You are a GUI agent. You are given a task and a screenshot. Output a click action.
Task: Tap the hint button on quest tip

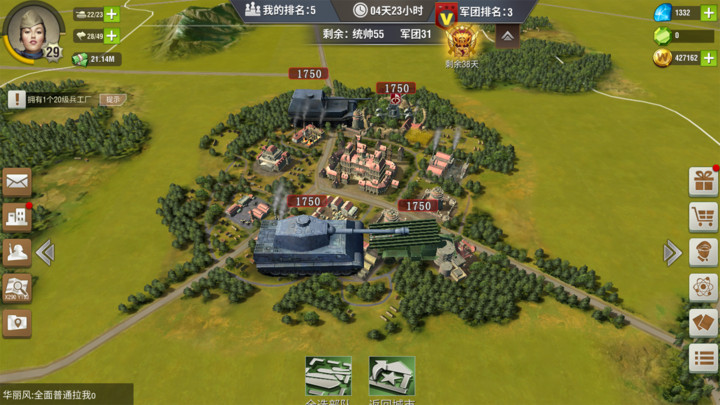click(x=113, y=99)
